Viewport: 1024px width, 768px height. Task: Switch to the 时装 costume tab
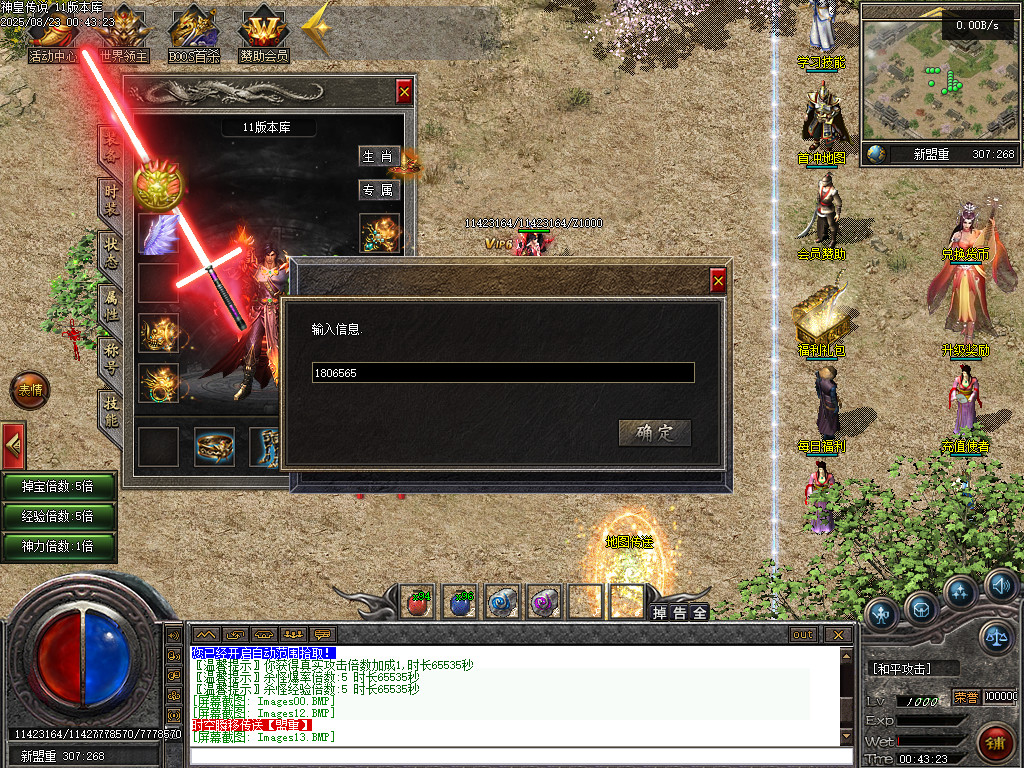coord(111,199)
